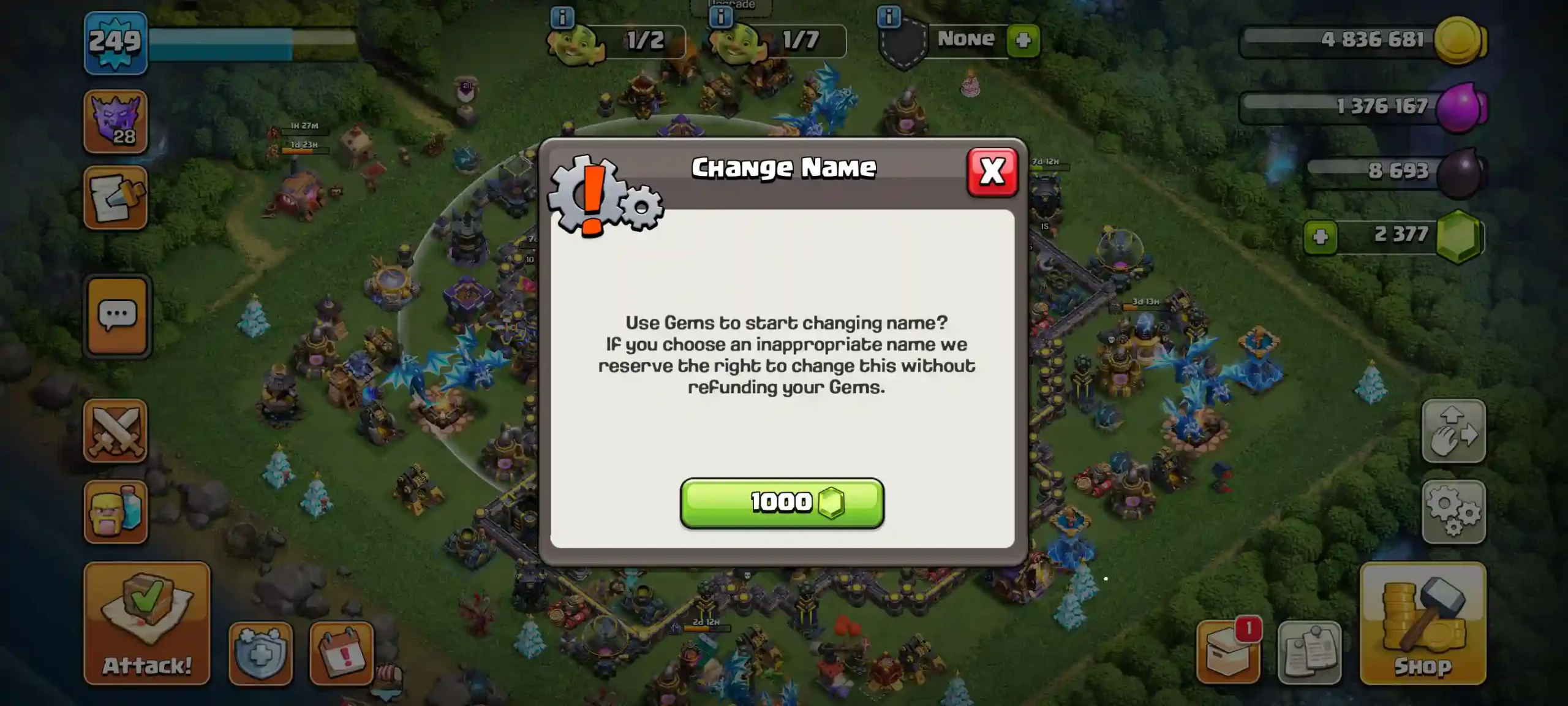Add more gems with plus button
Viewport: 1568px width, 706px height.
pyautogui.click(x=1321, y=237)
